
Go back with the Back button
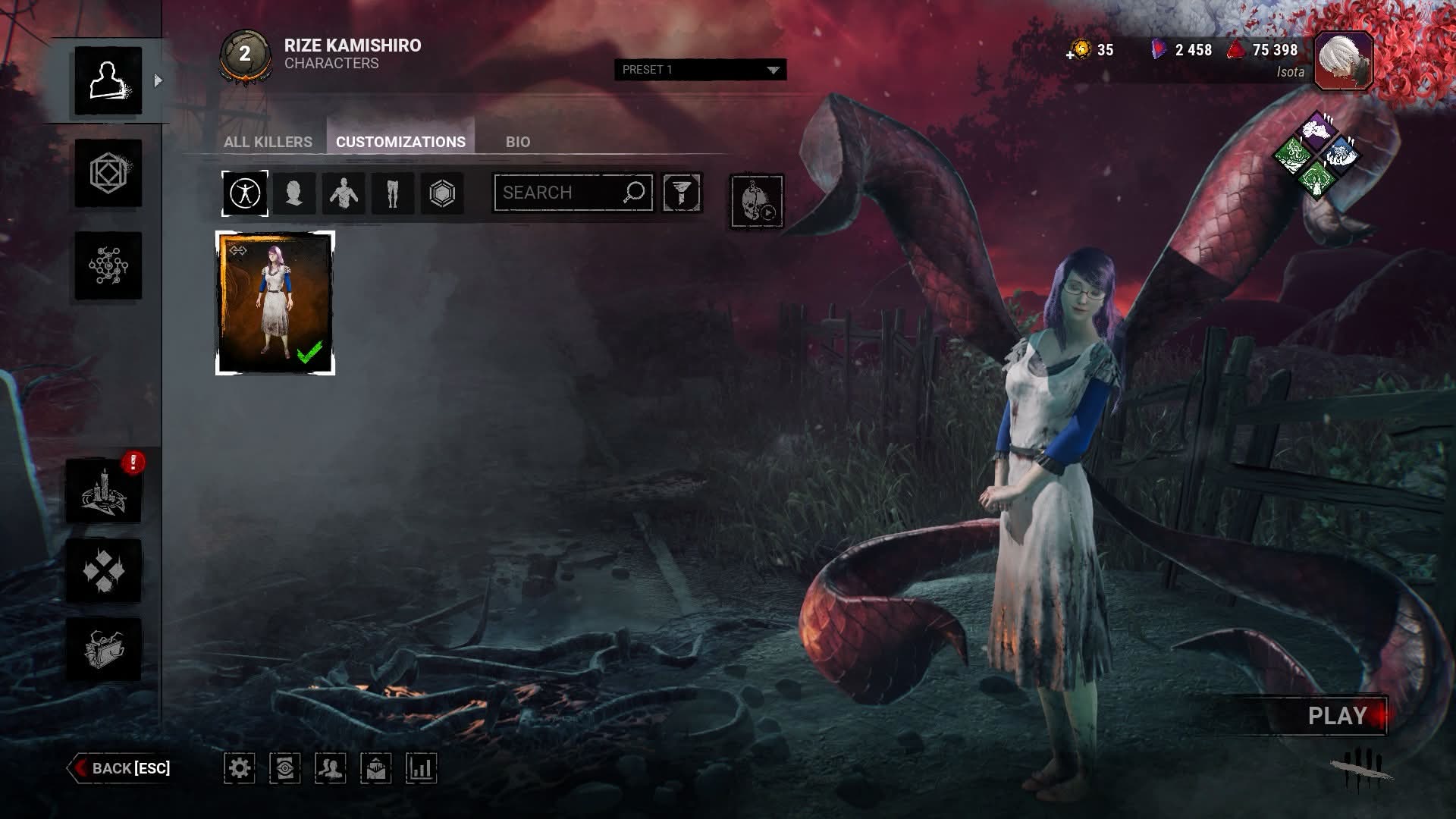click(x=121, y=768)
